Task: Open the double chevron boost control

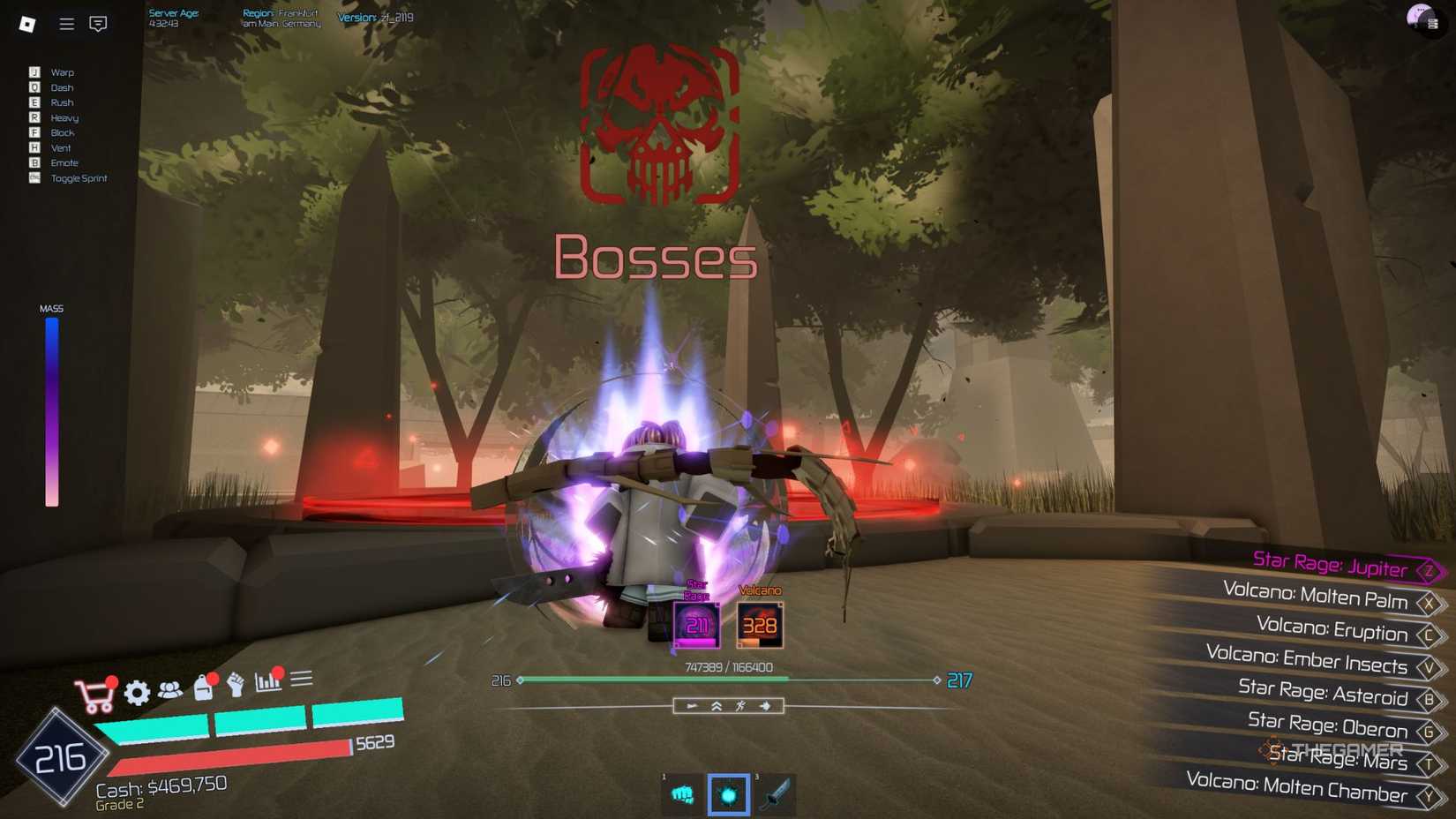Action: [x=715, y=705]
